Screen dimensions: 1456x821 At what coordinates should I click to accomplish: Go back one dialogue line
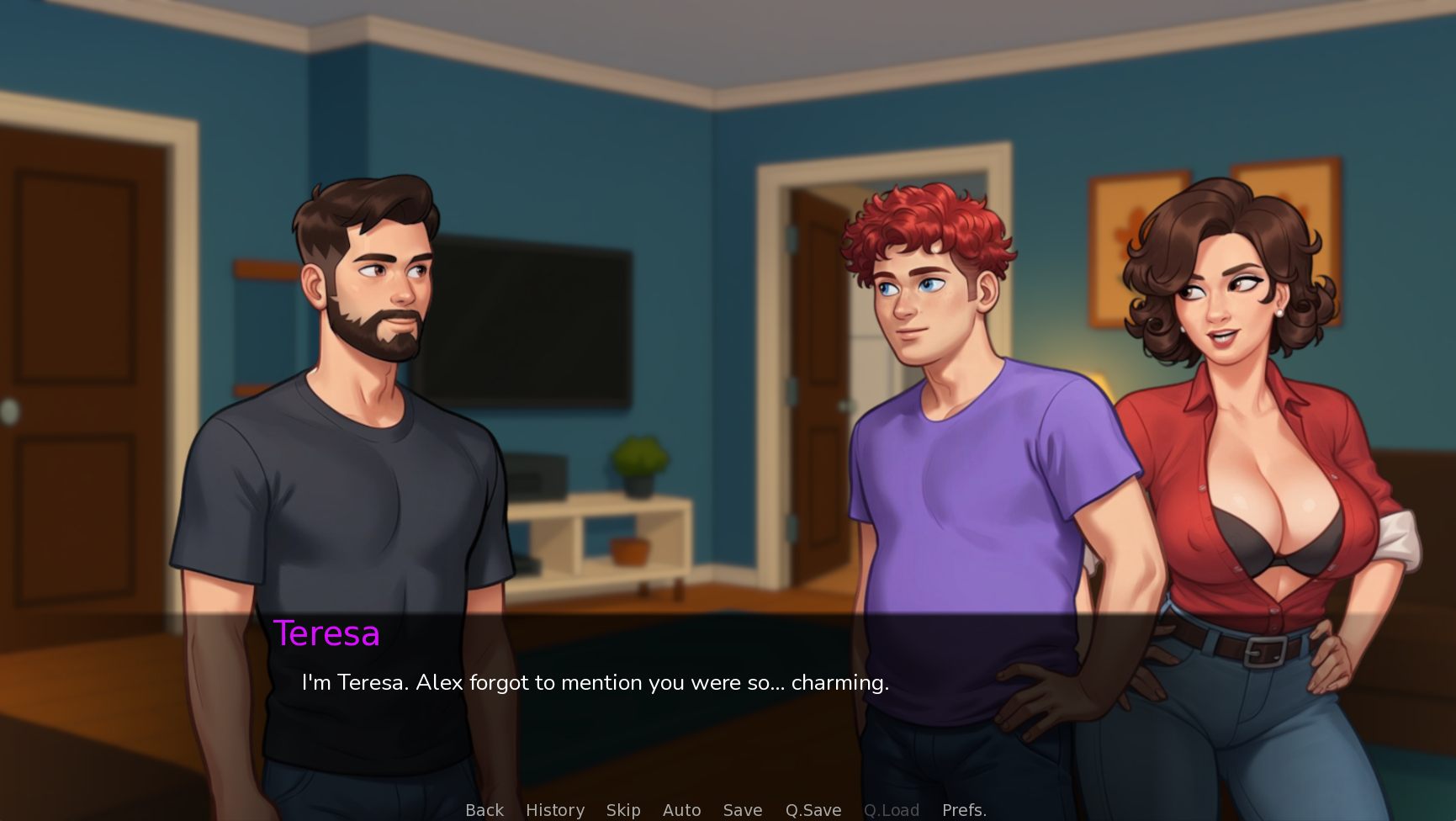484,809
